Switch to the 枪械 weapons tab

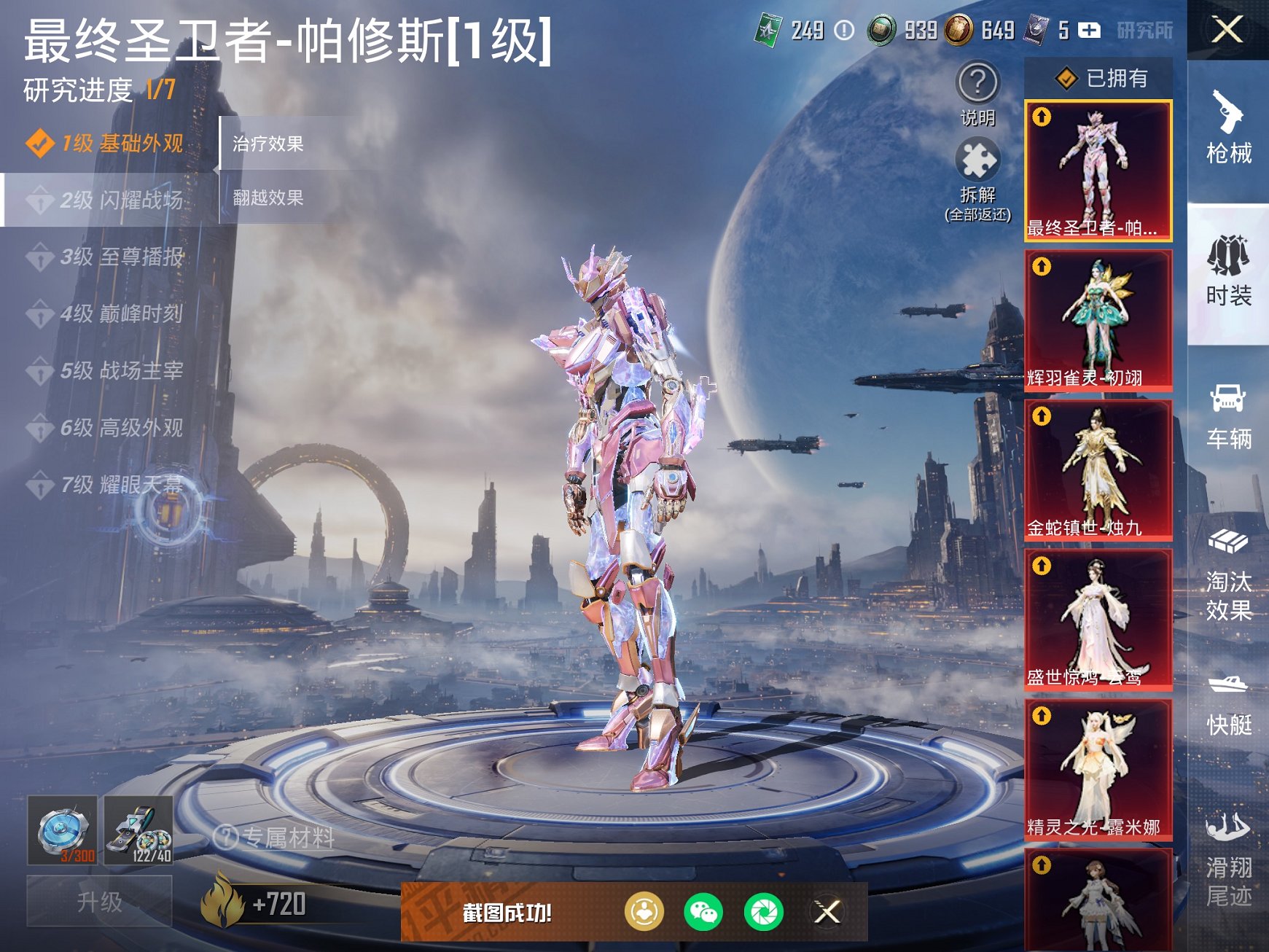coord(1229,130)
